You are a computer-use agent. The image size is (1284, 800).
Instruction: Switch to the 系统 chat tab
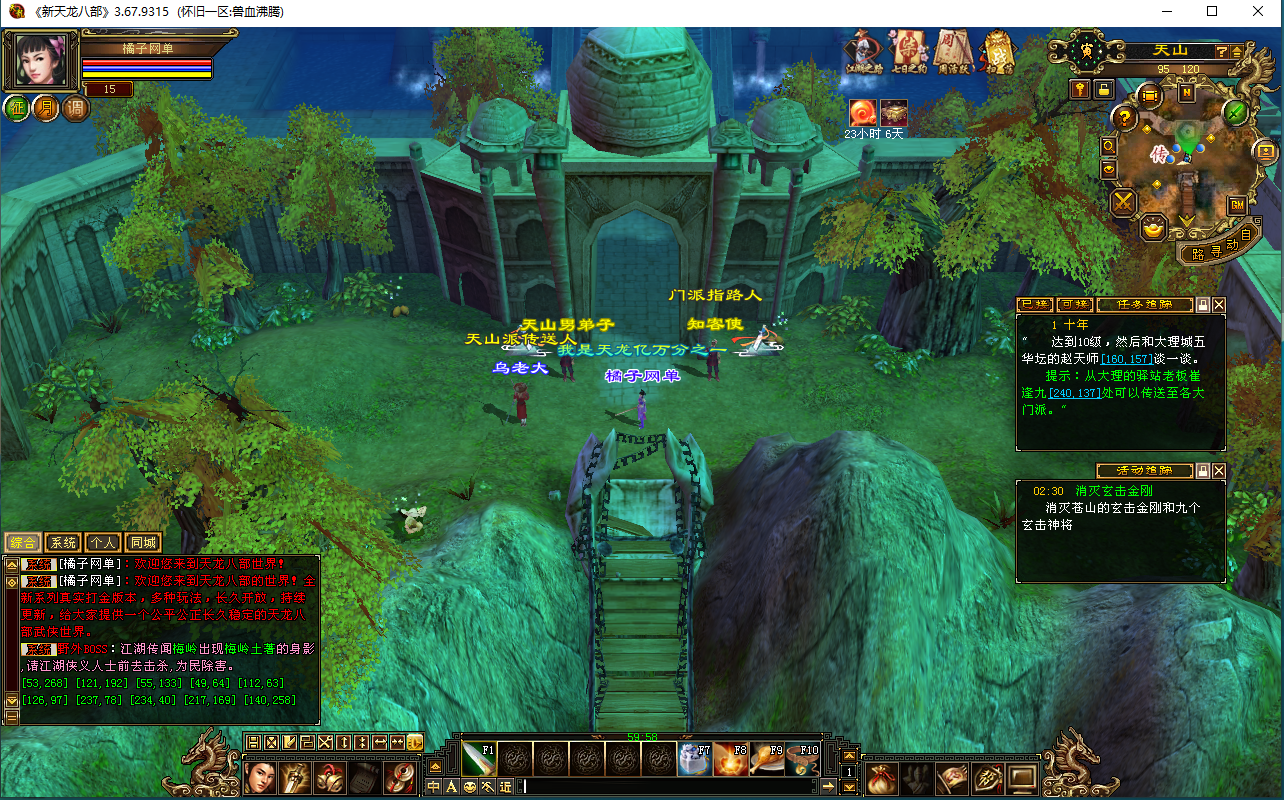(63, 543)
